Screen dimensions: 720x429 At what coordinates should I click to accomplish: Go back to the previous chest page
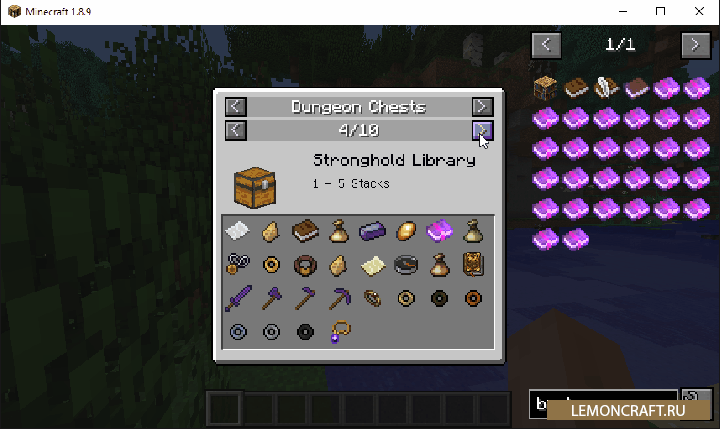coord(234,130)
